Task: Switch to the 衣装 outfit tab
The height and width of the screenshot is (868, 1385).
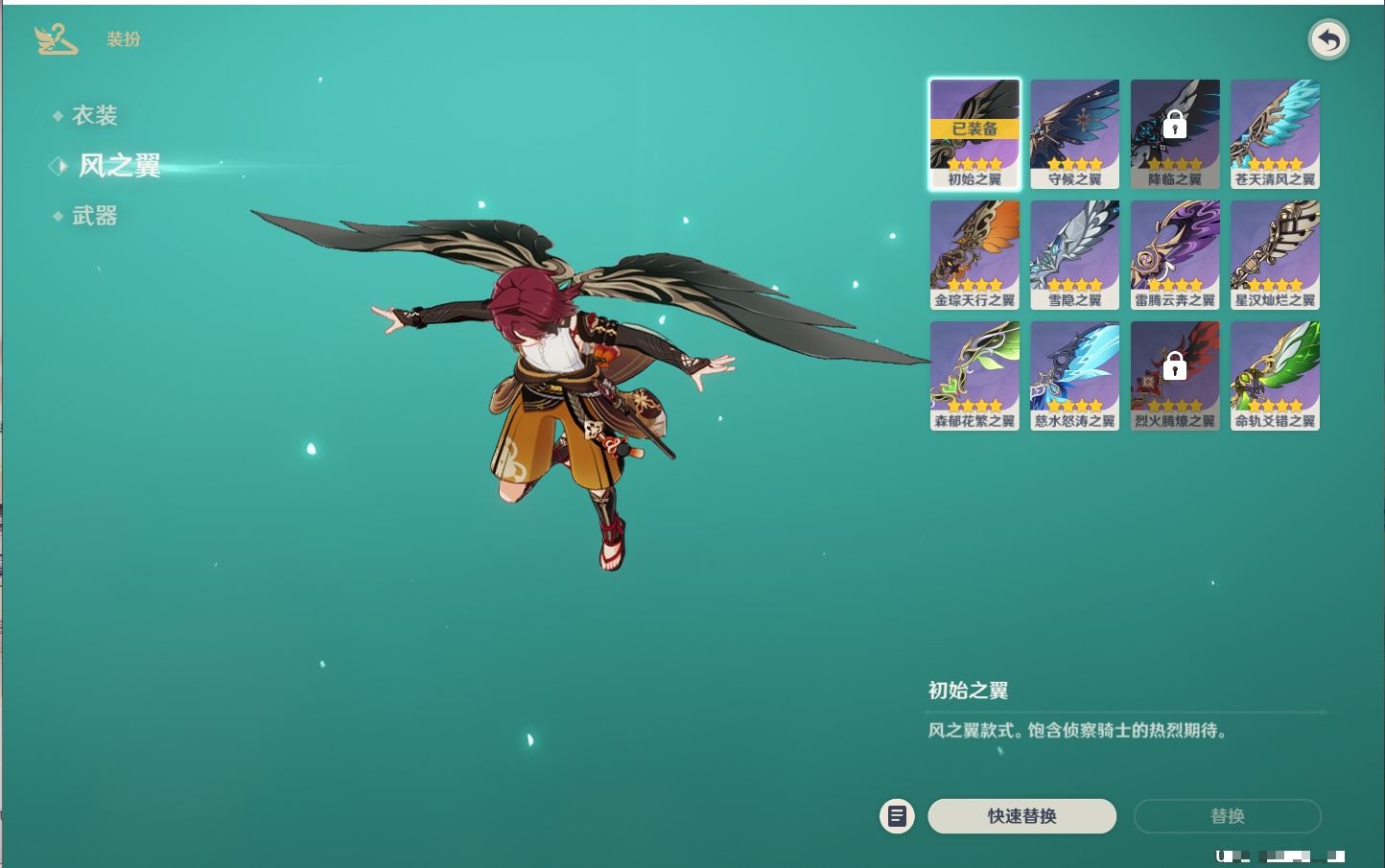Action: point(94,116)
